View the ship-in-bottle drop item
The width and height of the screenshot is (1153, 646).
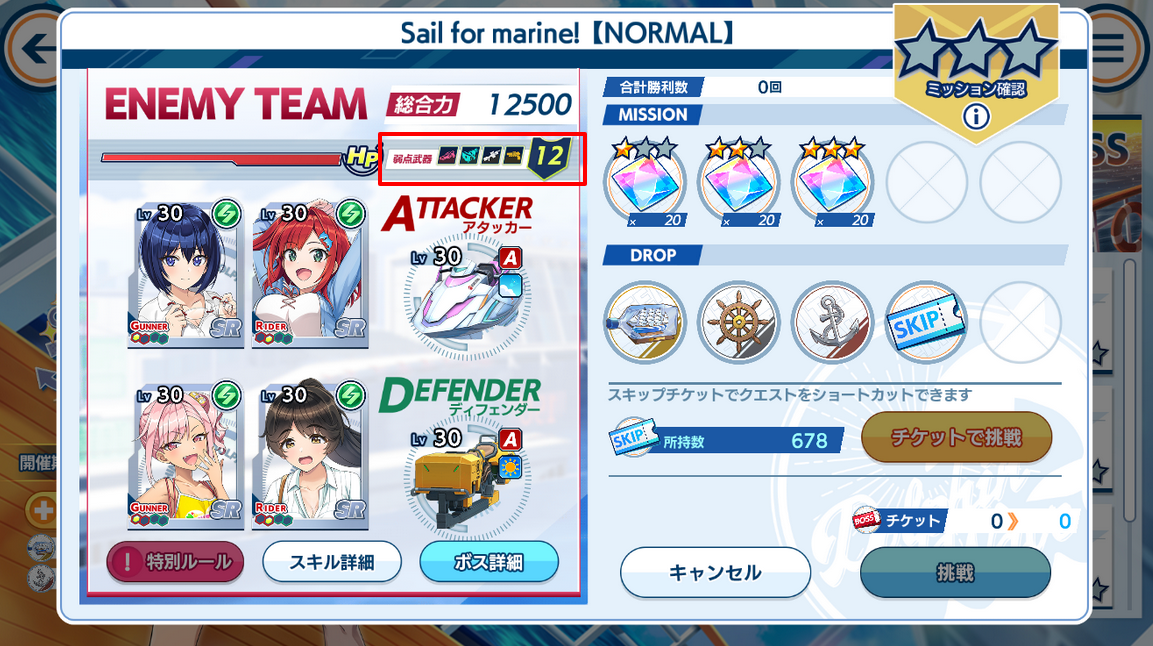coord(645,322)
